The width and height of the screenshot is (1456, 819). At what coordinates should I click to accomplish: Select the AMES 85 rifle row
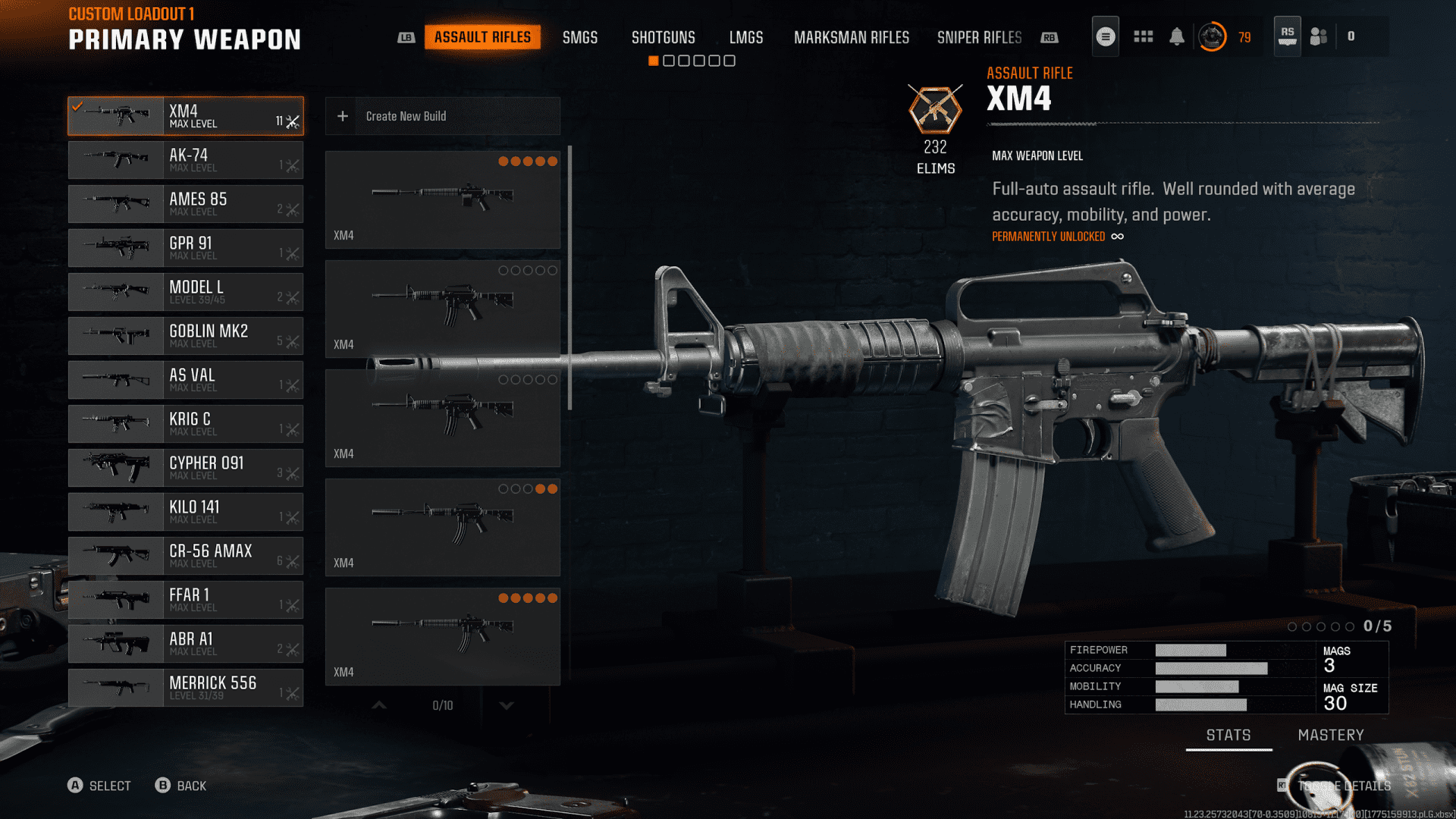[186, 204]
